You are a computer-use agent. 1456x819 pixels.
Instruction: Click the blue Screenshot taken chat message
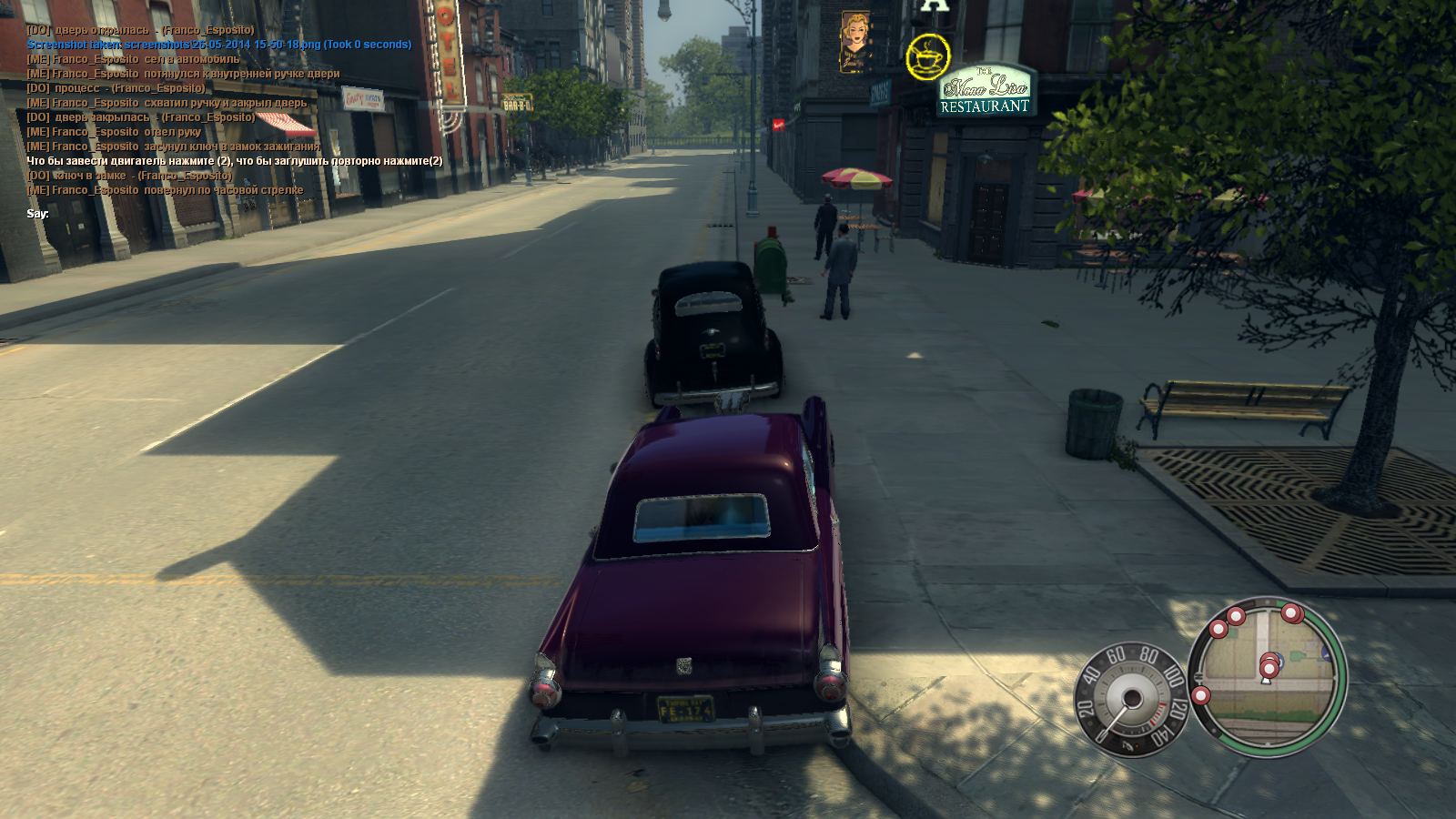tap(218, 45)
